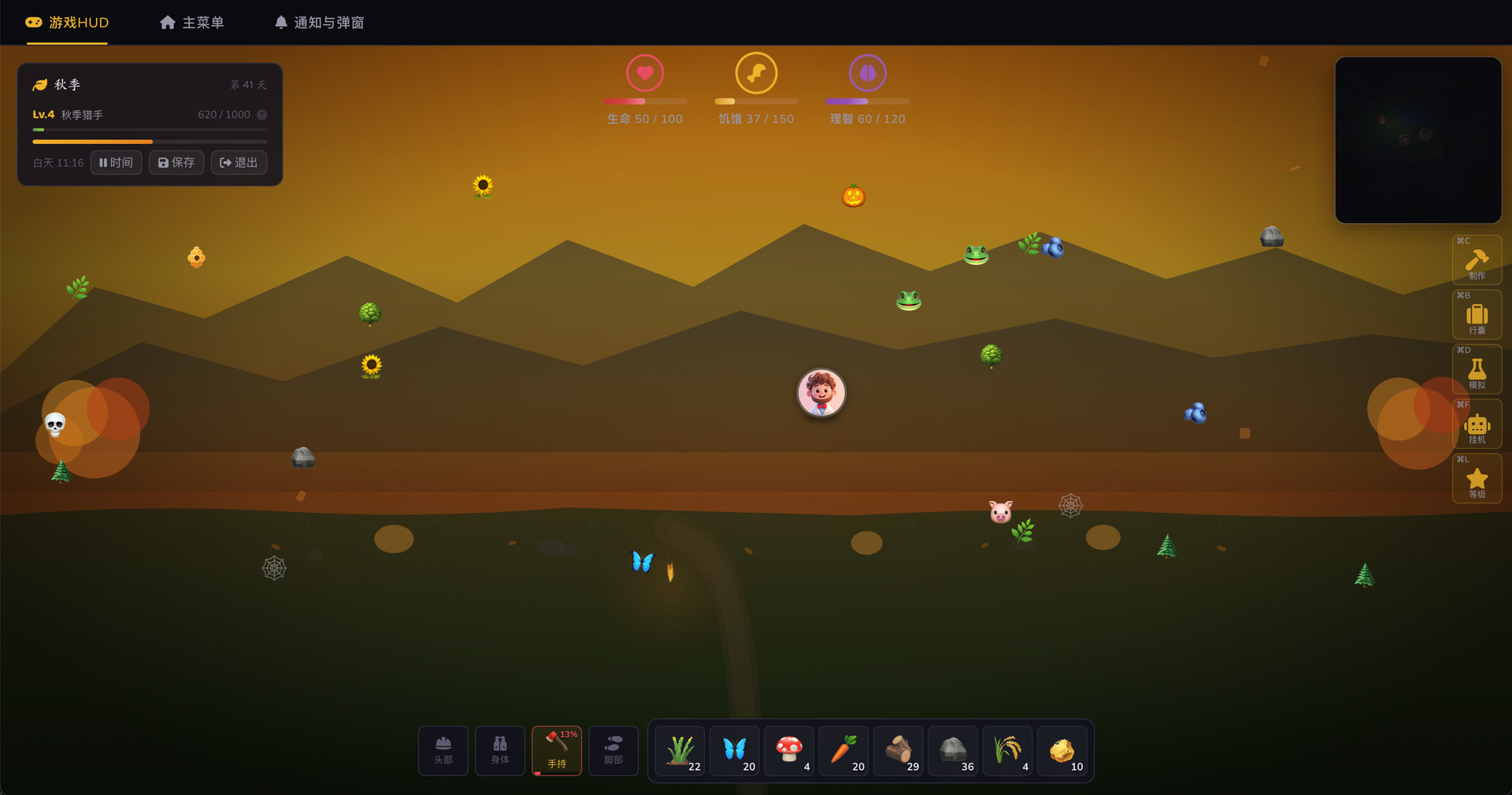Image resolution: width=1512 pixels, height=795 pixels.
Task: Pick the carrot hotbar slot
Action: (x=843, y=751)
